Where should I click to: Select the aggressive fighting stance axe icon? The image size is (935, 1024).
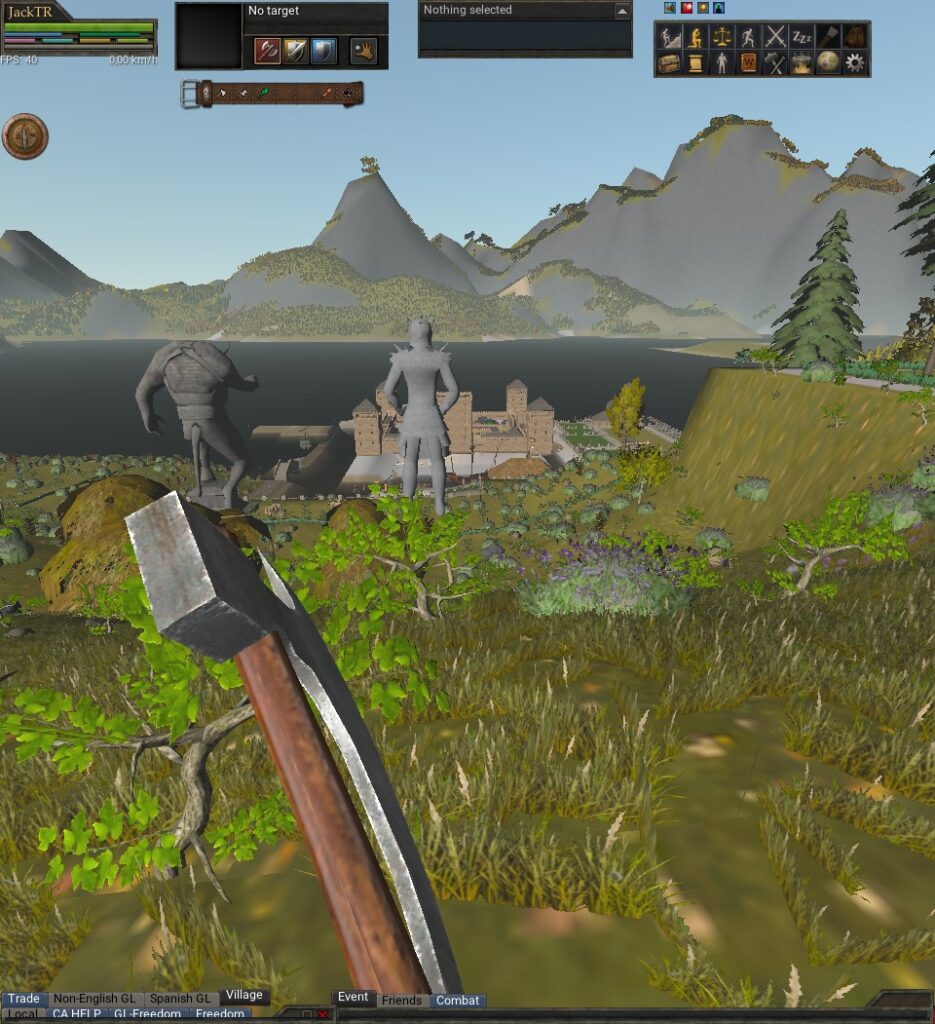pyautogui.click(x=267, y=50)
